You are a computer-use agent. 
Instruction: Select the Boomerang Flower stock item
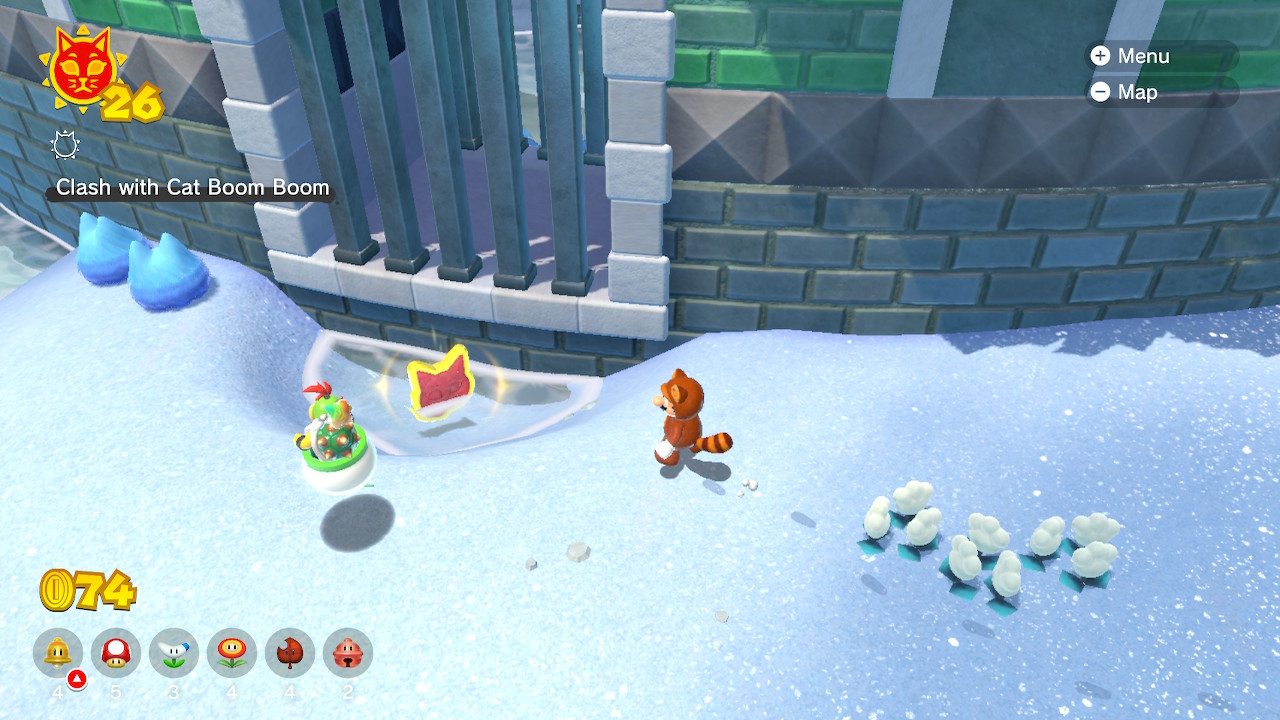click(174, 654)
